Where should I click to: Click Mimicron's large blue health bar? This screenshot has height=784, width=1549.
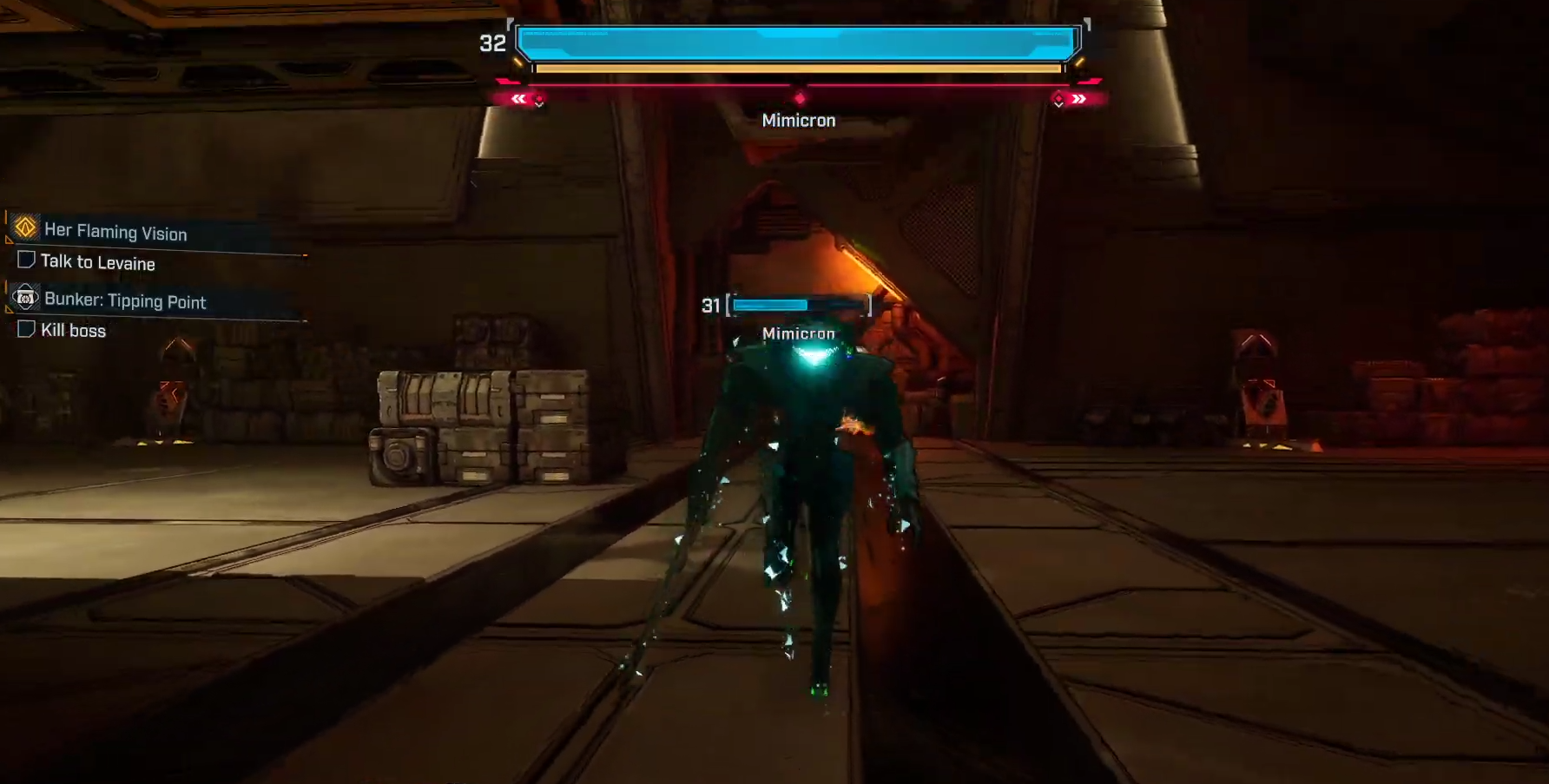(x=798, y=42)
